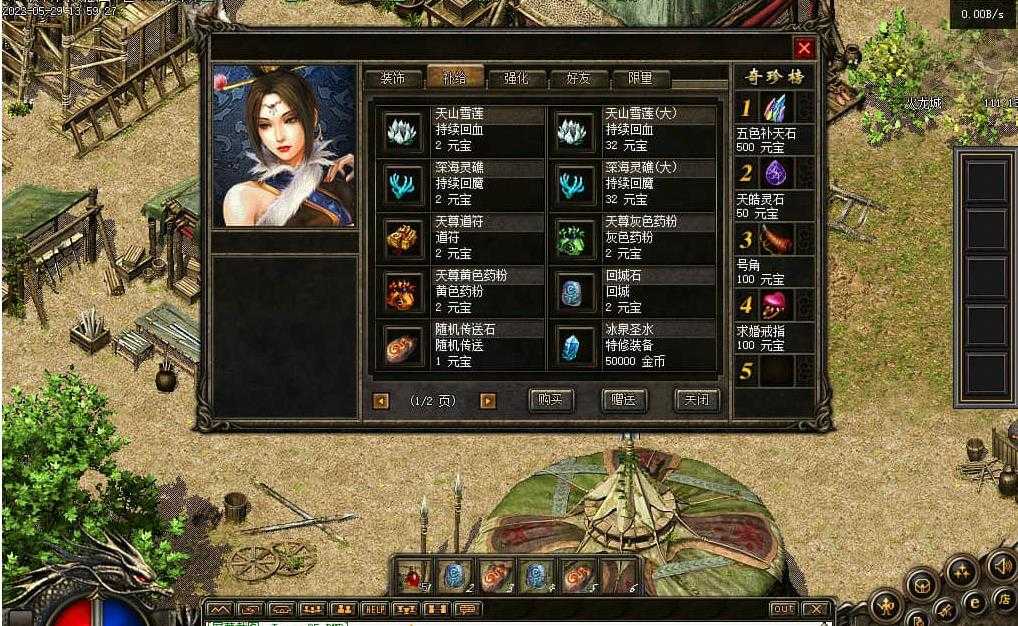Go to the next shop page arrow
The height and width of the screenshot is (626, 1018).
pos(488,401)
